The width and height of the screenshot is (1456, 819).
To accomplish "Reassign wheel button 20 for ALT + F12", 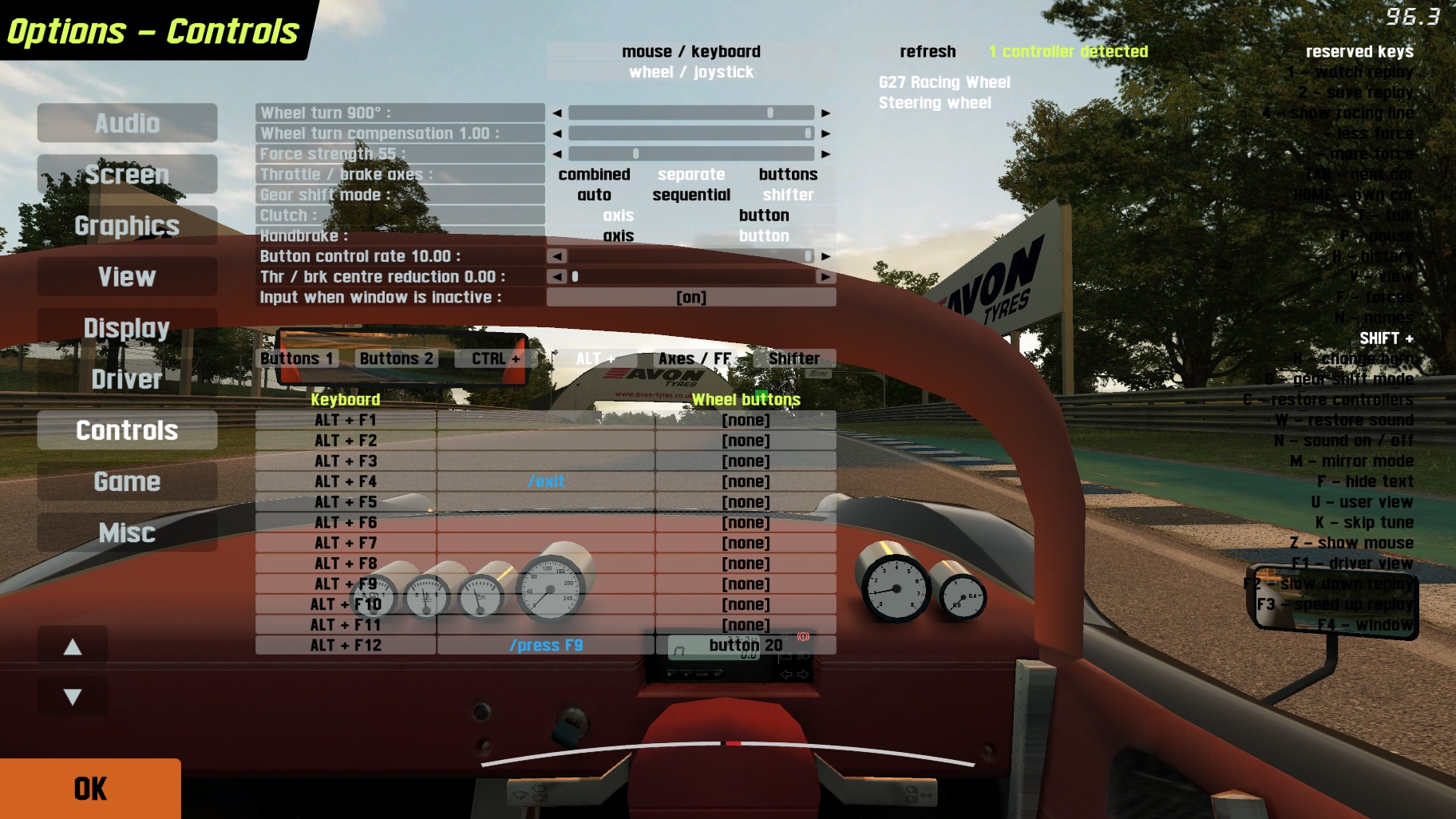I will tap(746, 645).
